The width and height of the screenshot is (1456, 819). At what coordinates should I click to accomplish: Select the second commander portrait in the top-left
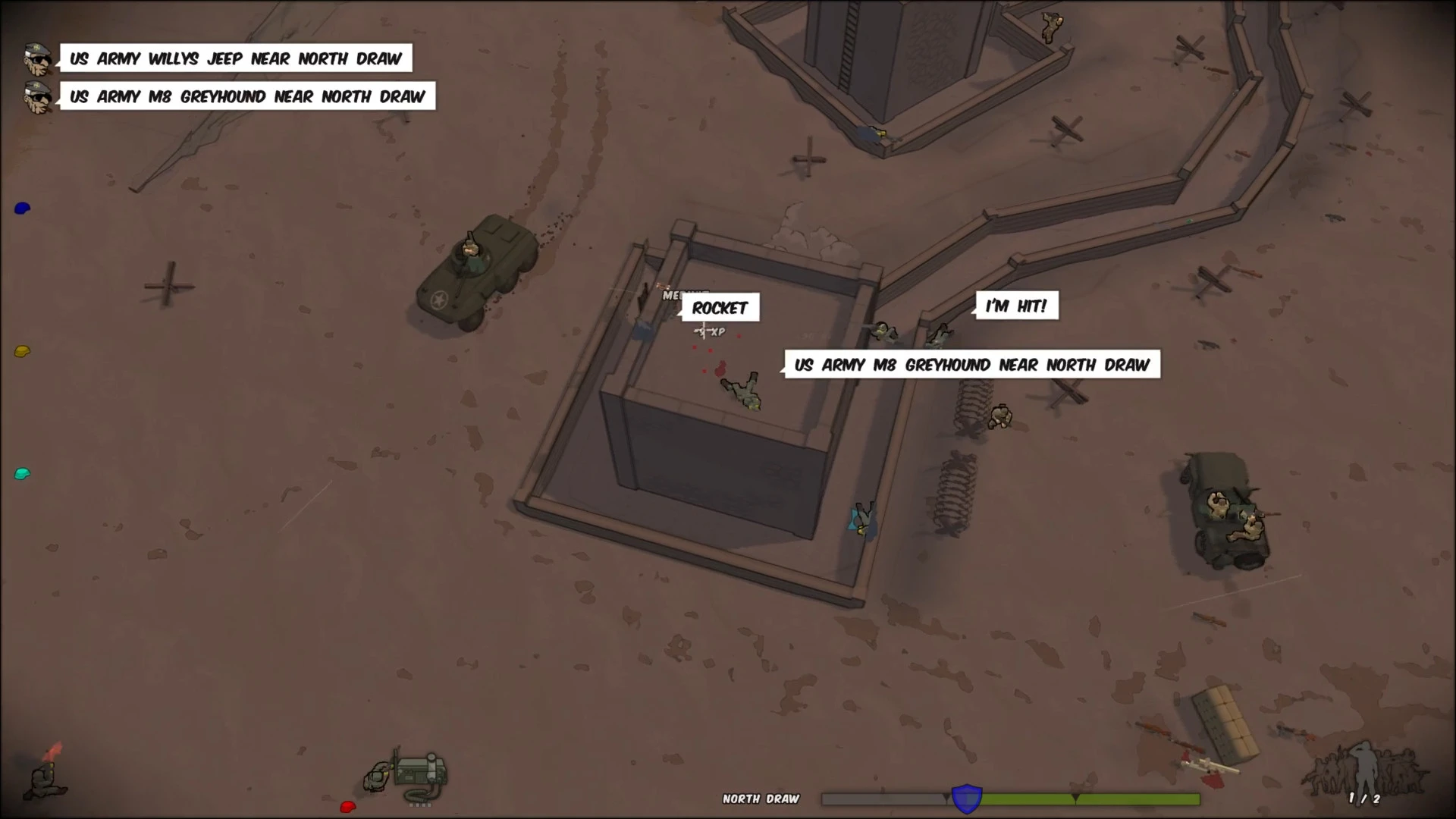click(36, 99)
